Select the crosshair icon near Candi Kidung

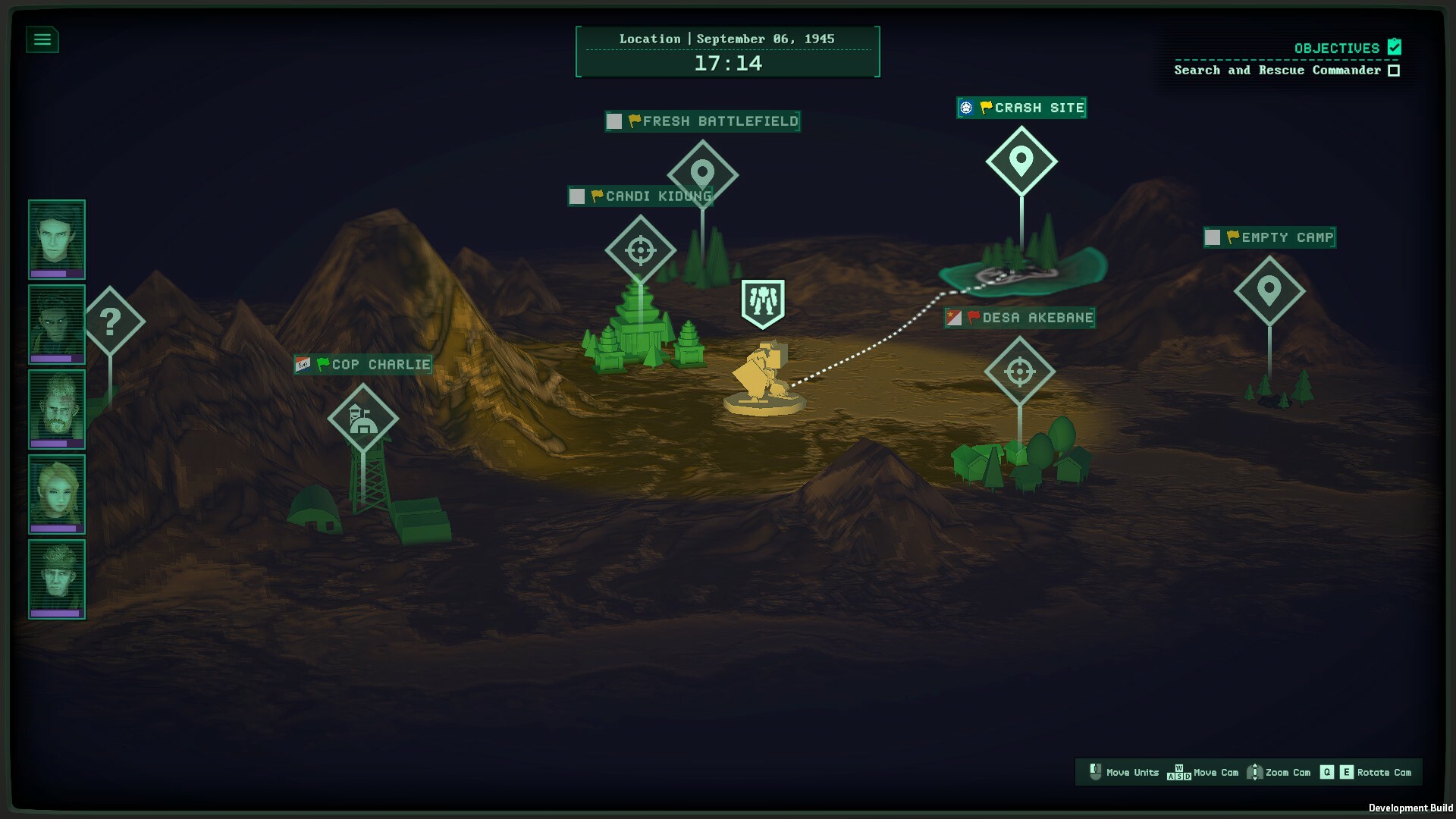[x=641, y=250]
